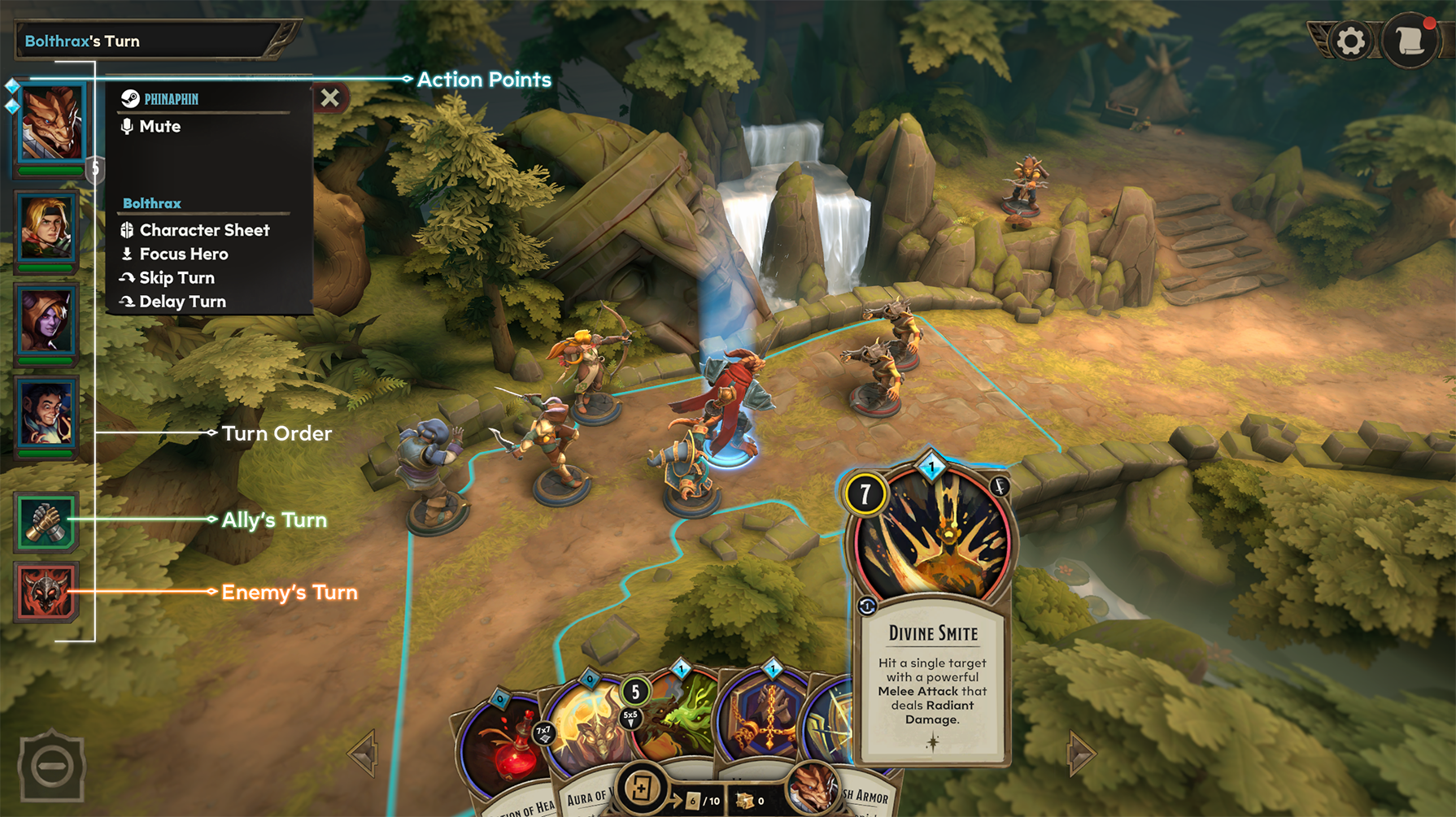Click the green gauntlet ally turn icon
Screen dimensions: 1456x817
[x=46, y=521]
